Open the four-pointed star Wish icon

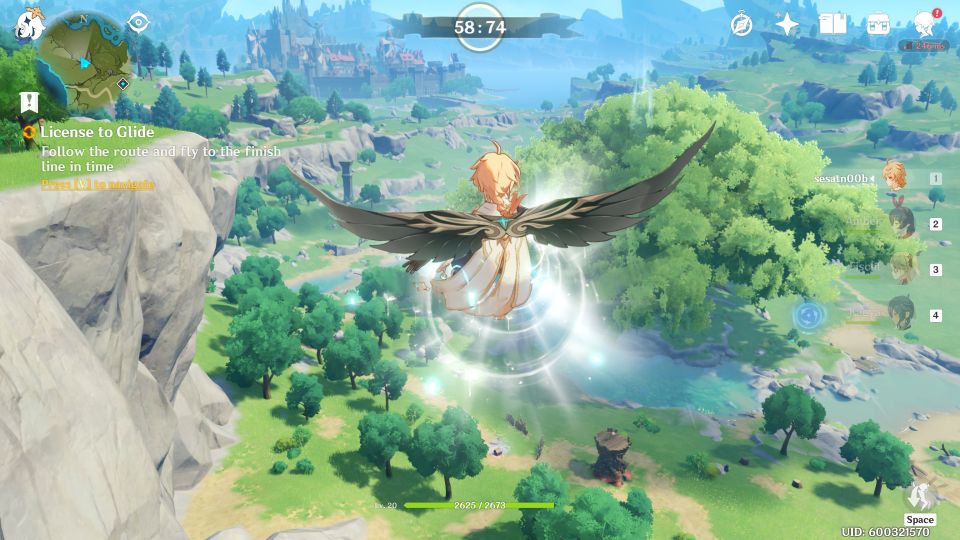787,24
